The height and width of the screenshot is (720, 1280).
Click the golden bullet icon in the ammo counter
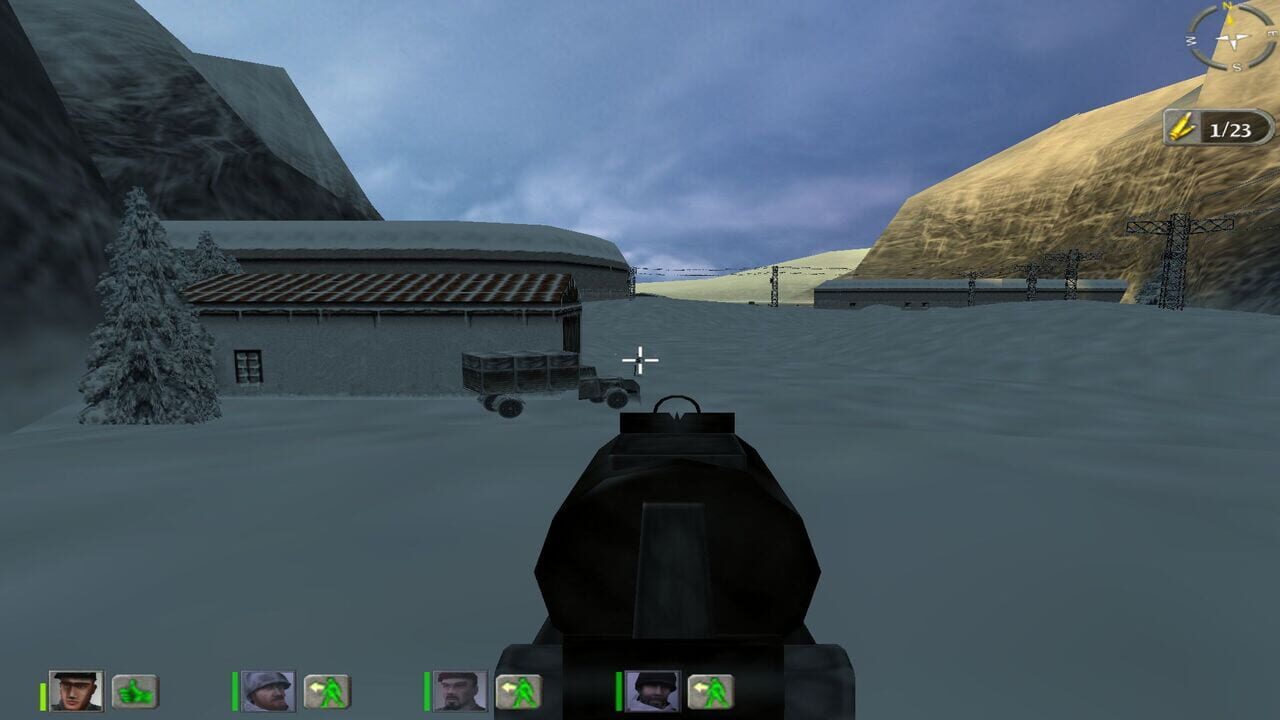coord(1183,127)
